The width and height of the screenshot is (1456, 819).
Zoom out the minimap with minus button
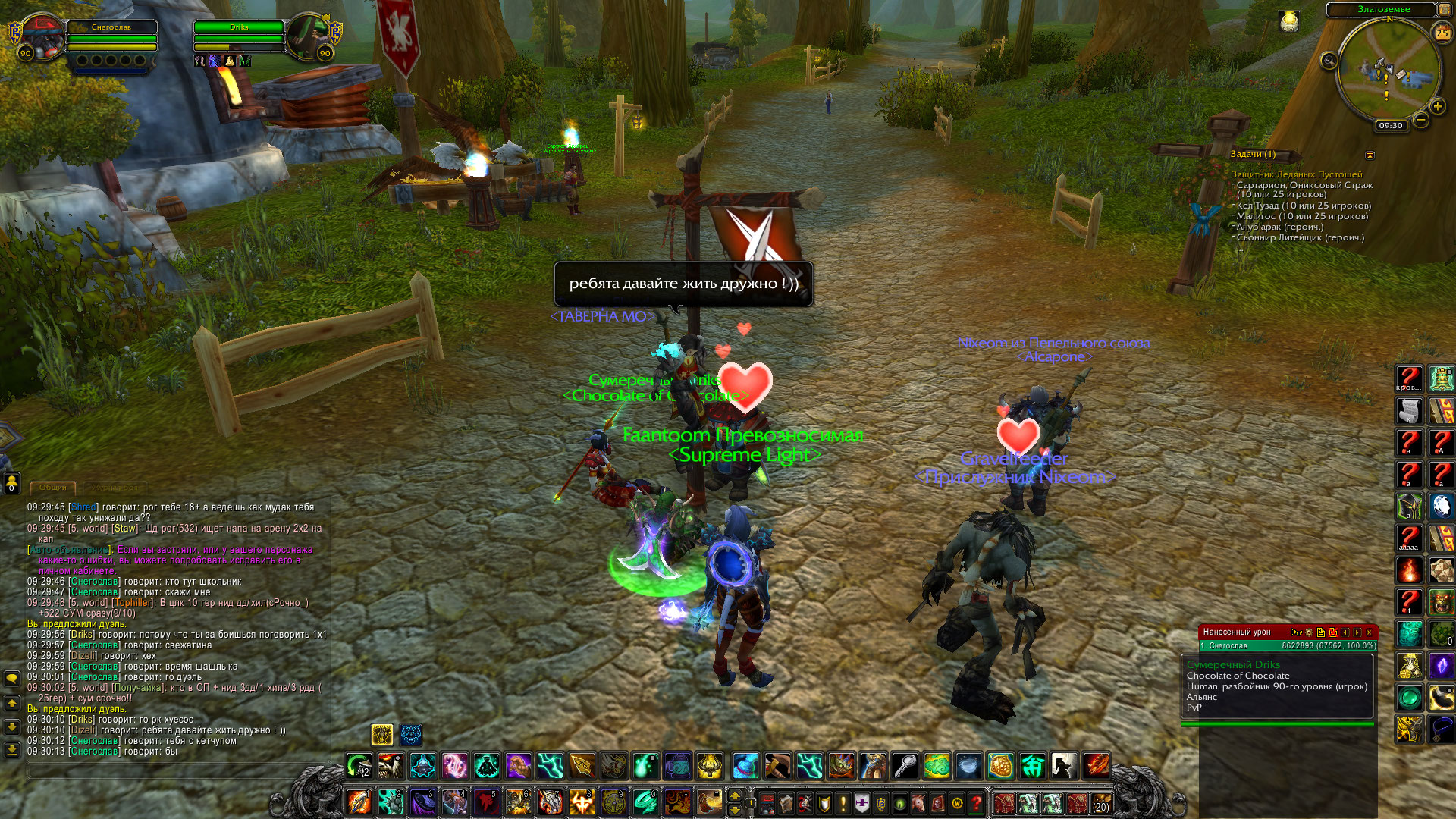coord(1420,120)
